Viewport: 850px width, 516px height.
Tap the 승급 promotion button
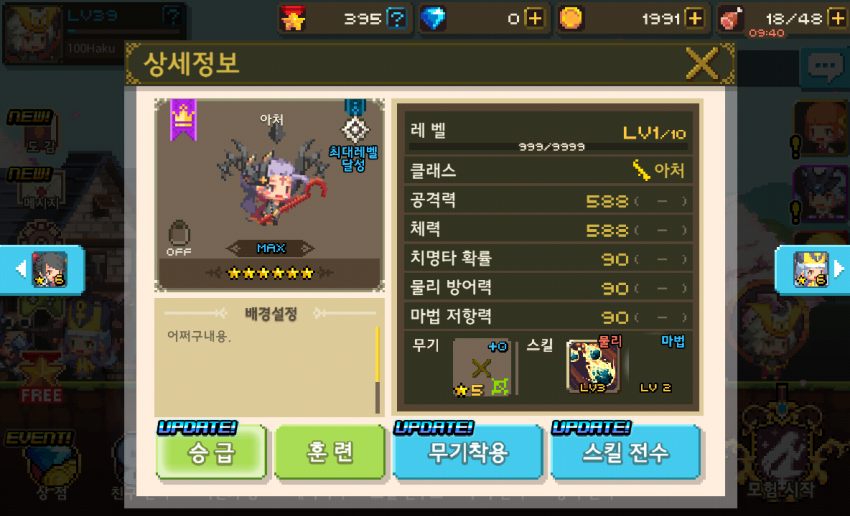(212, 453)
